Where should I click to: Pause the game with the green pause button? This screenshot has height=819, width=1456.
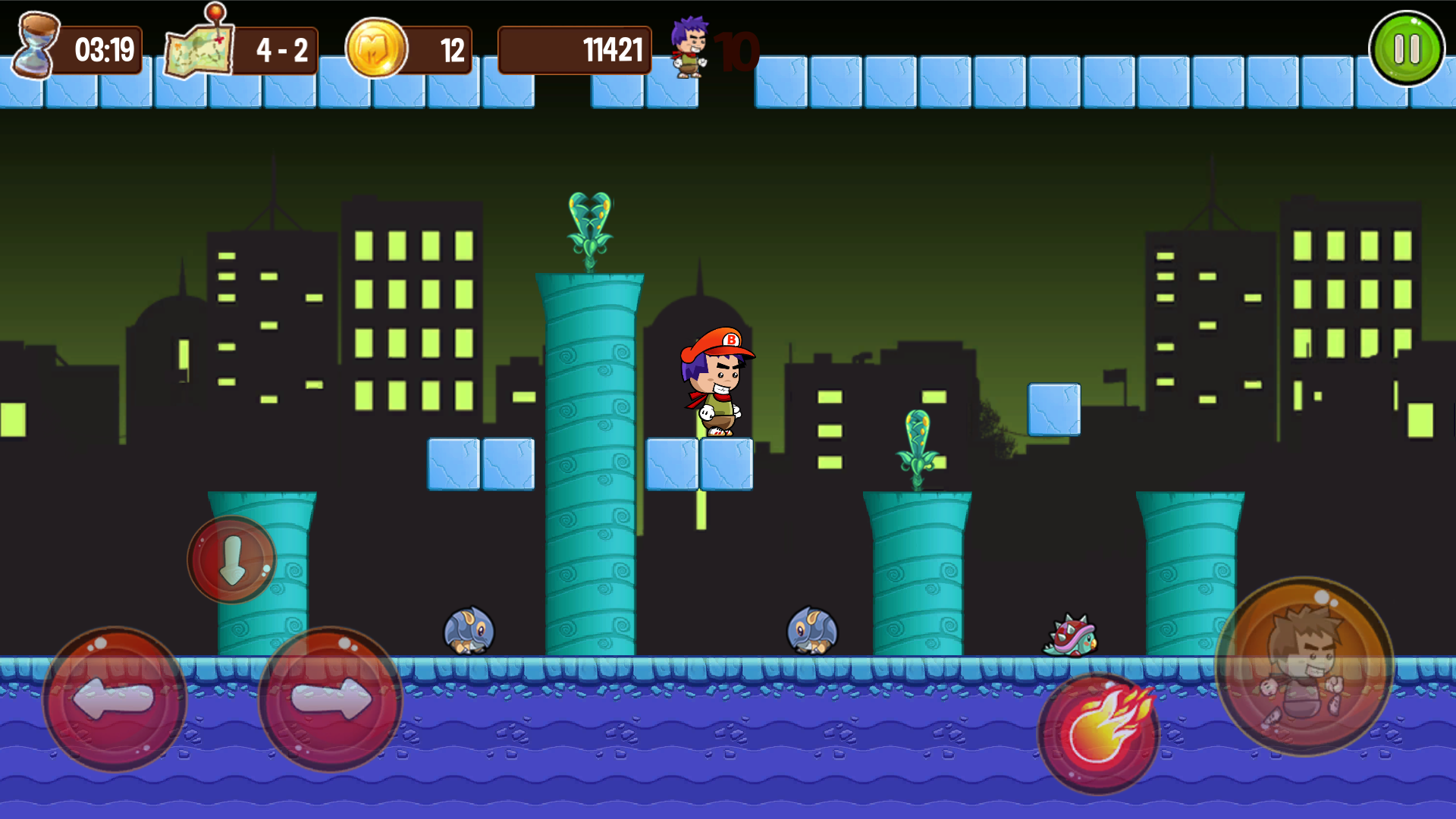pos(1408,47)
